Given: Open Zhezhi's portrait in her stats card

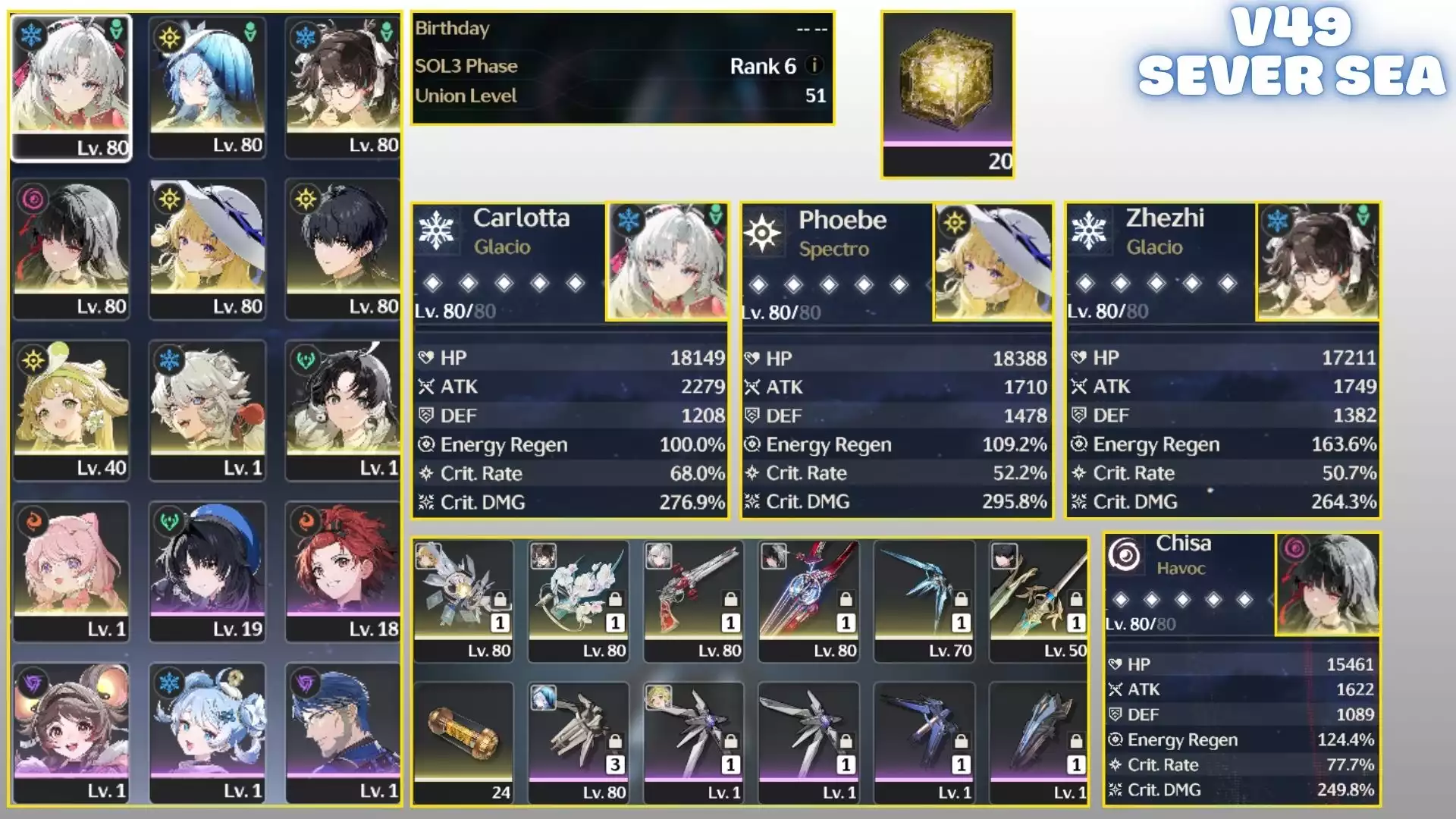Looking at the screenshot, I should 1317,262.
